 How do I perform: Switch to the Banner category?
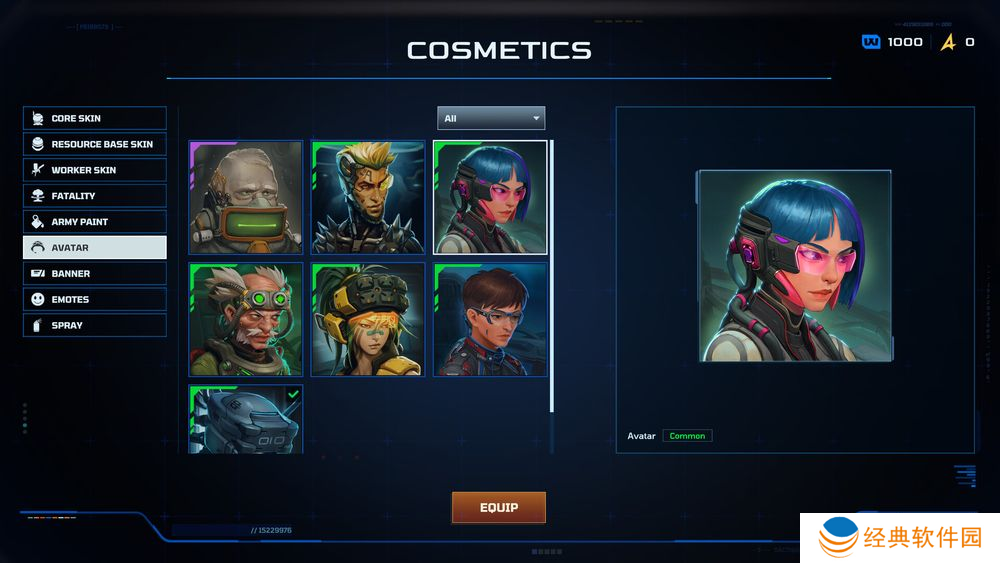pyautogui.click(x=95, y=273)
